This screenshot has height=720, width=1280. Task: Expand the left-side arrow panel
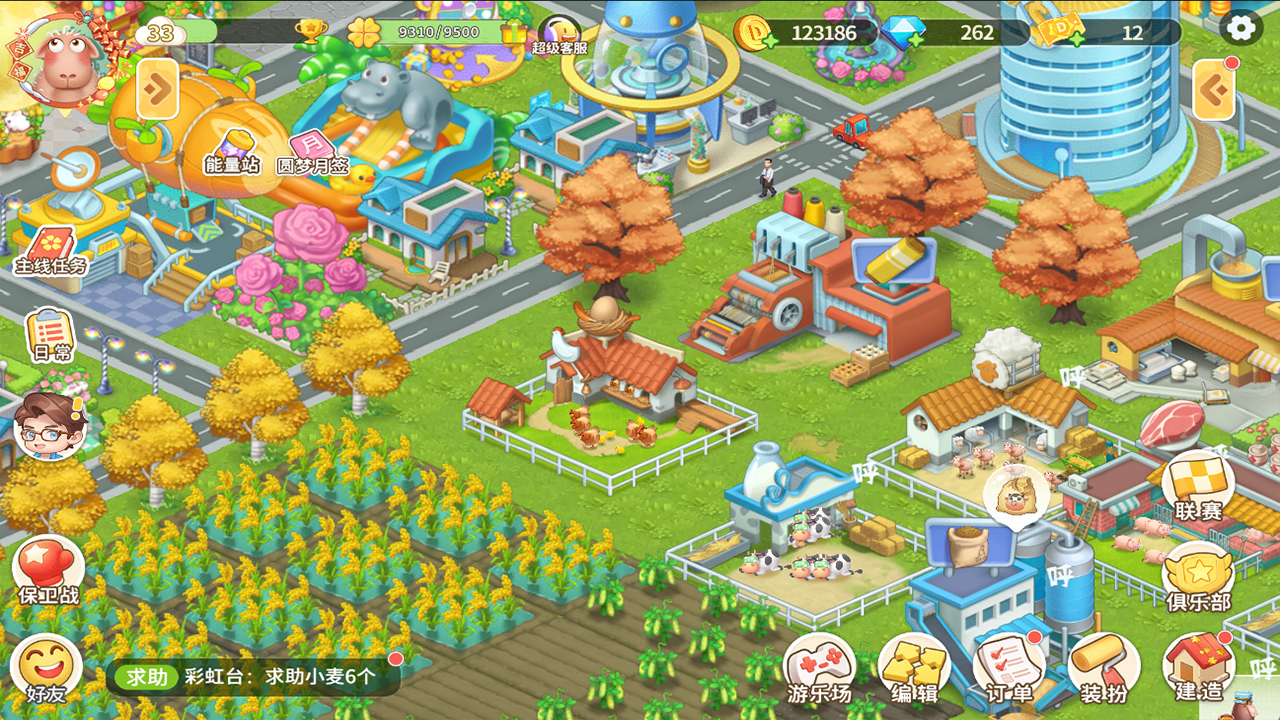click(157, 90)
